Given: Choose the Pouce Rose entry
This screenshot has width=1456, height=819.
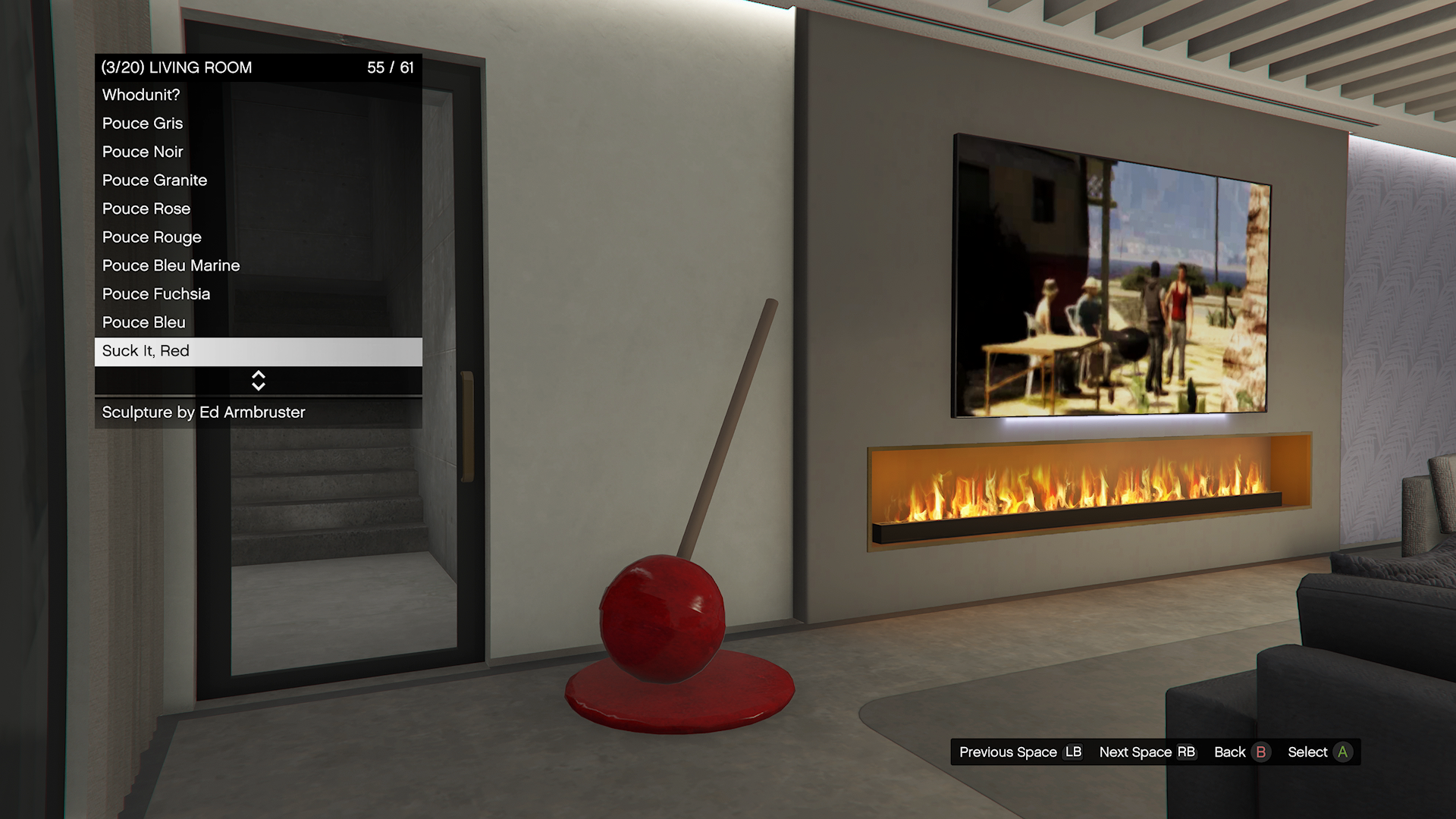Looking at the screenshot, I should pos(258,209).
